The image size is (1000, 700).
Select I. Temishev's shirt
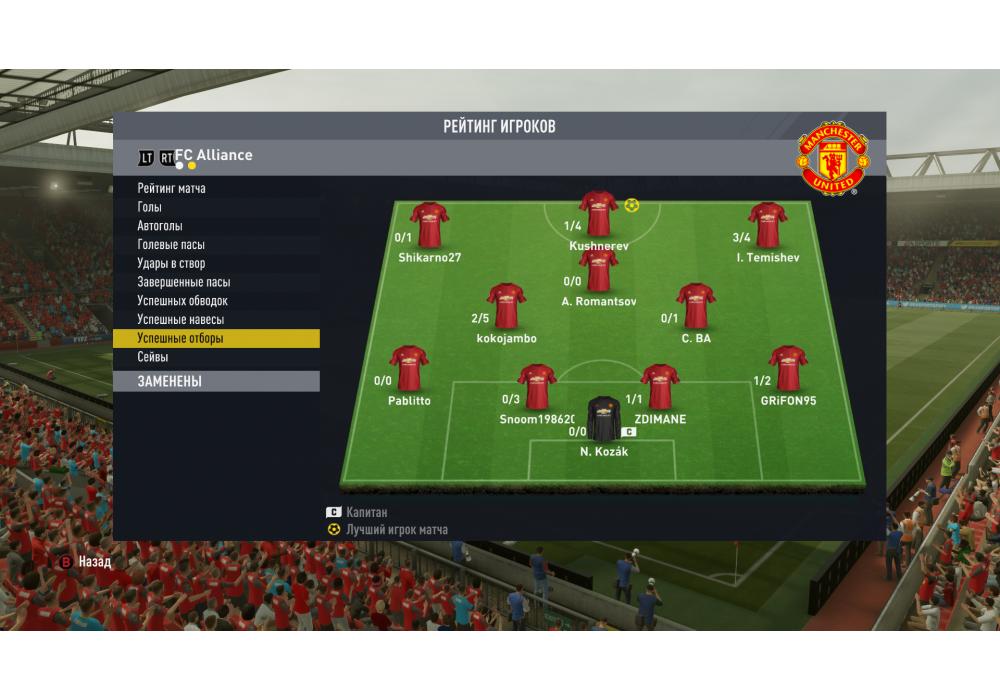(x=767, y=225)
